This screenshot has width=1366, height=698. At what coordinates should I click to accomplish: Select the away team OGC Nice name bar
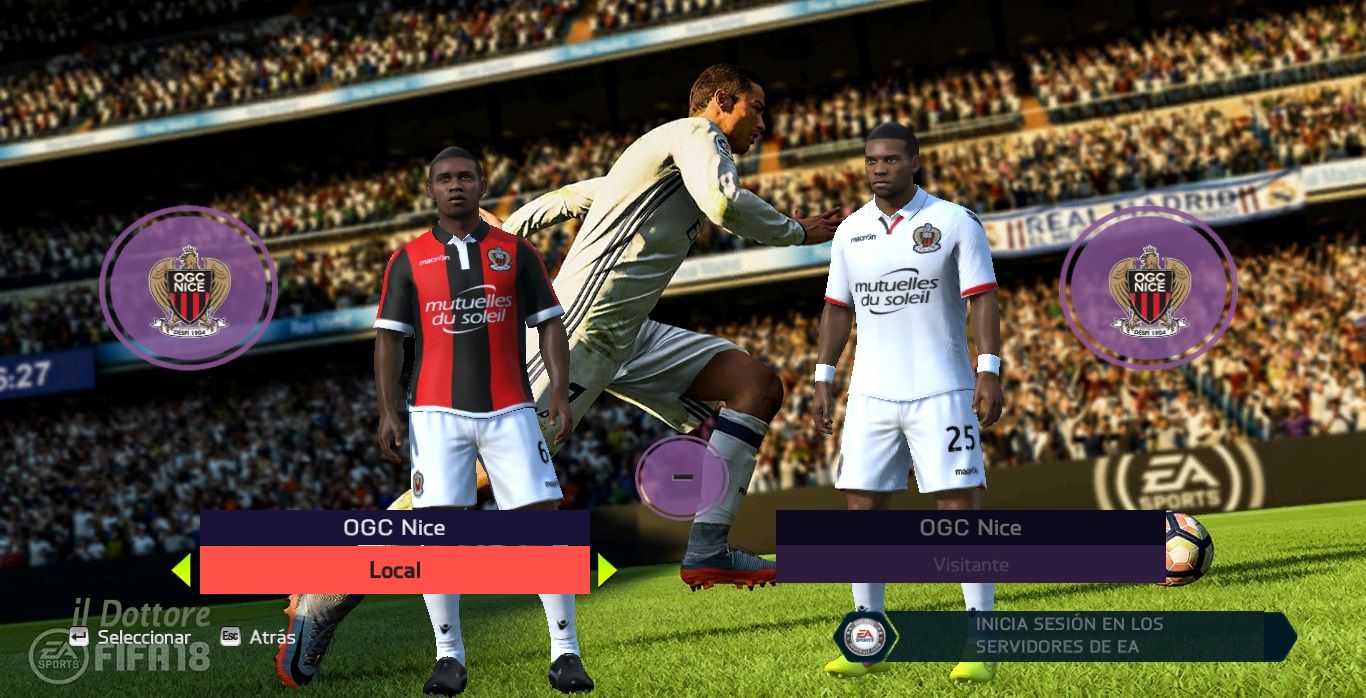tap(970, 527)
